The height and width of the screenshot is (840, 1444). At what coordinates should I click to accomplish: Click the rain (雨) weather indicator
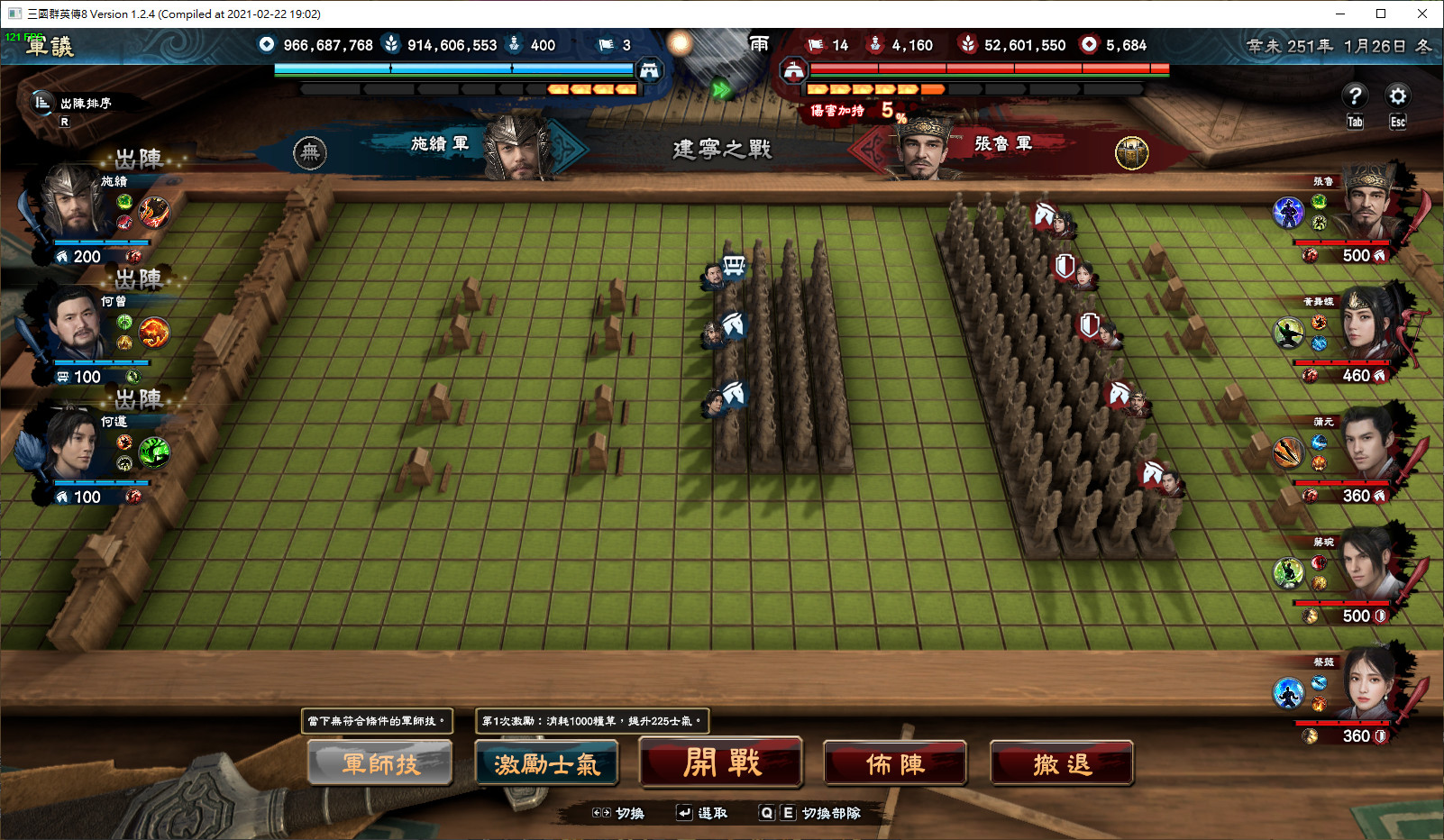758,44
